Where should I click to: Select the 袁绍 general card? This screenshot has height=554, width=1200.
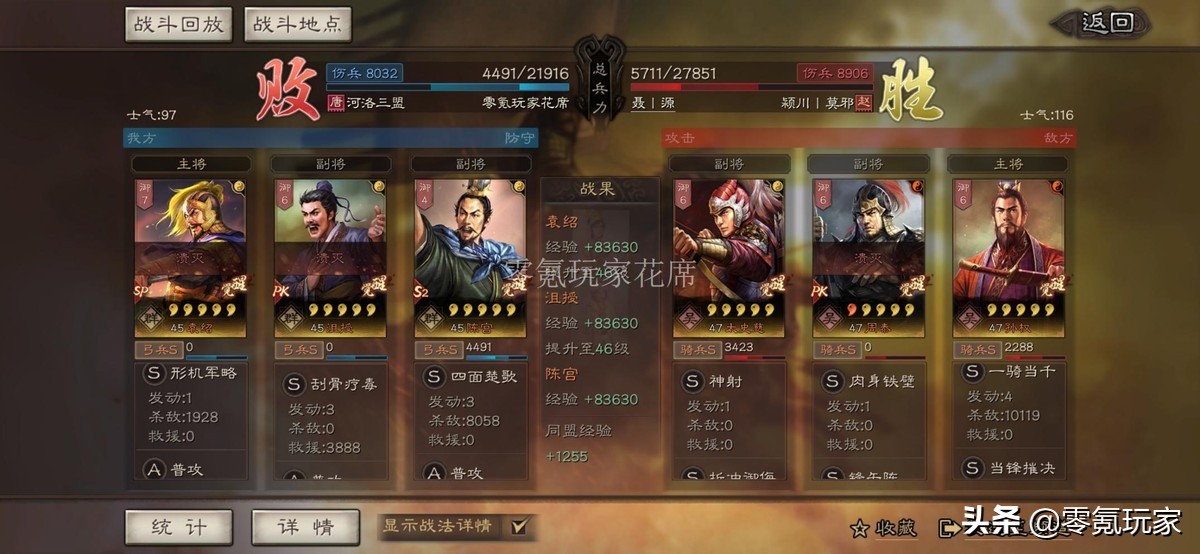pos(190,257)
